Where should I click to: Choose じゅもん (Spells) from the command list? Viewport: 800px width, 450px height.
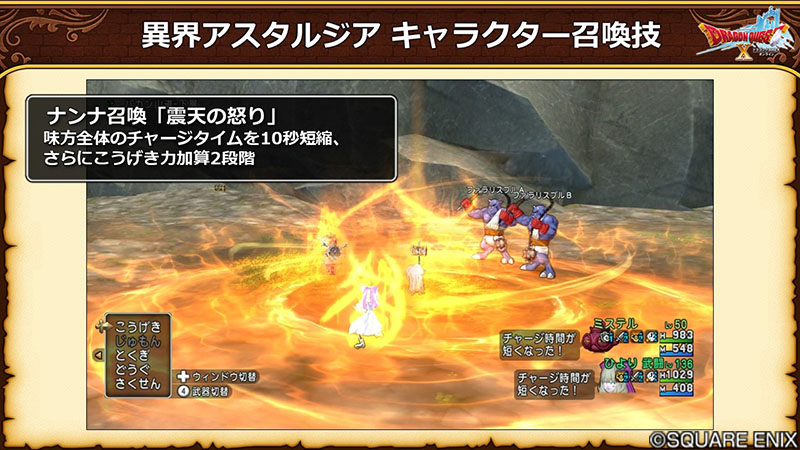click(139, 340)
